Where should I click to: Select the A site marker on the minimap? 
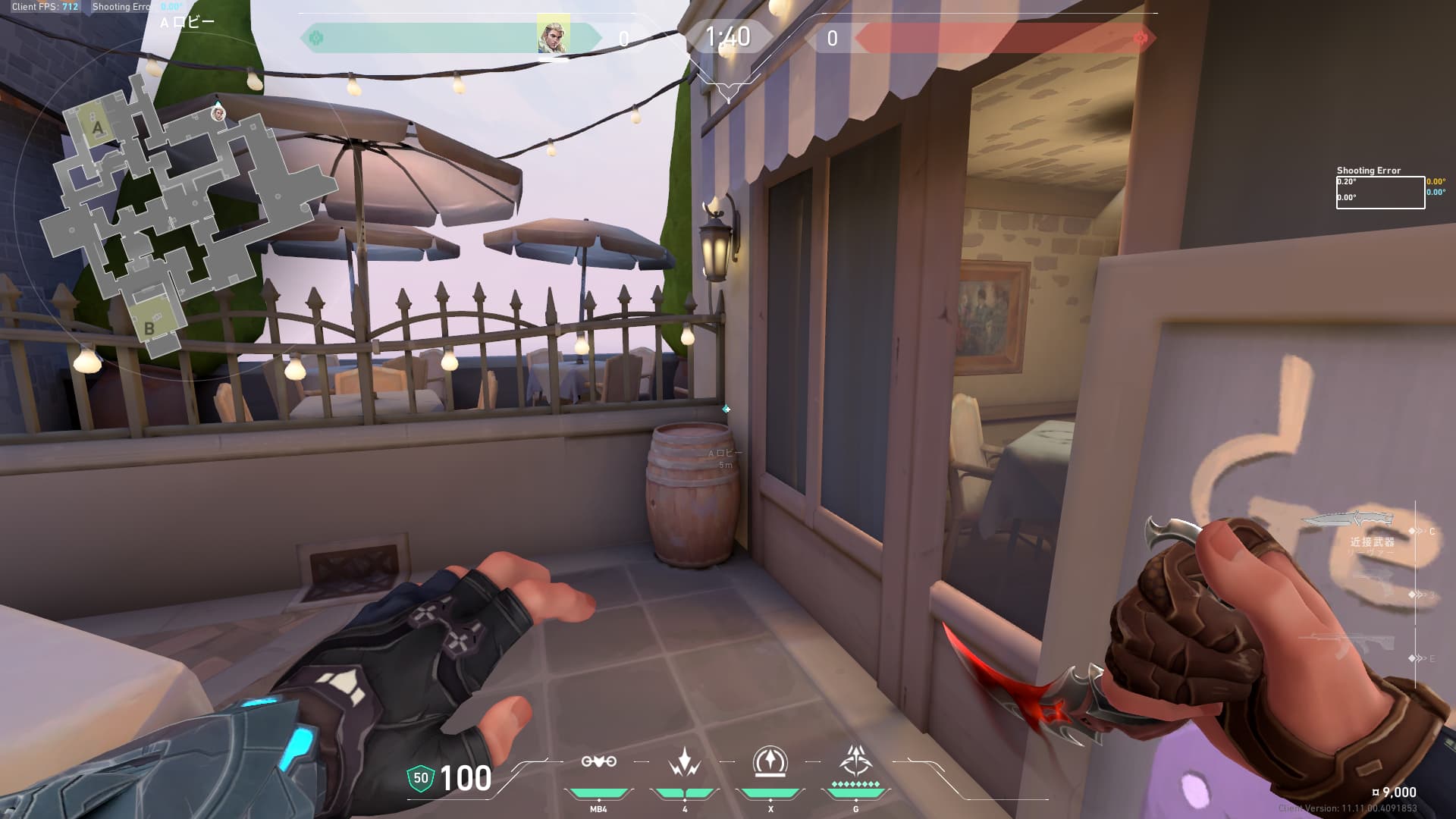[x=98, y=127]
